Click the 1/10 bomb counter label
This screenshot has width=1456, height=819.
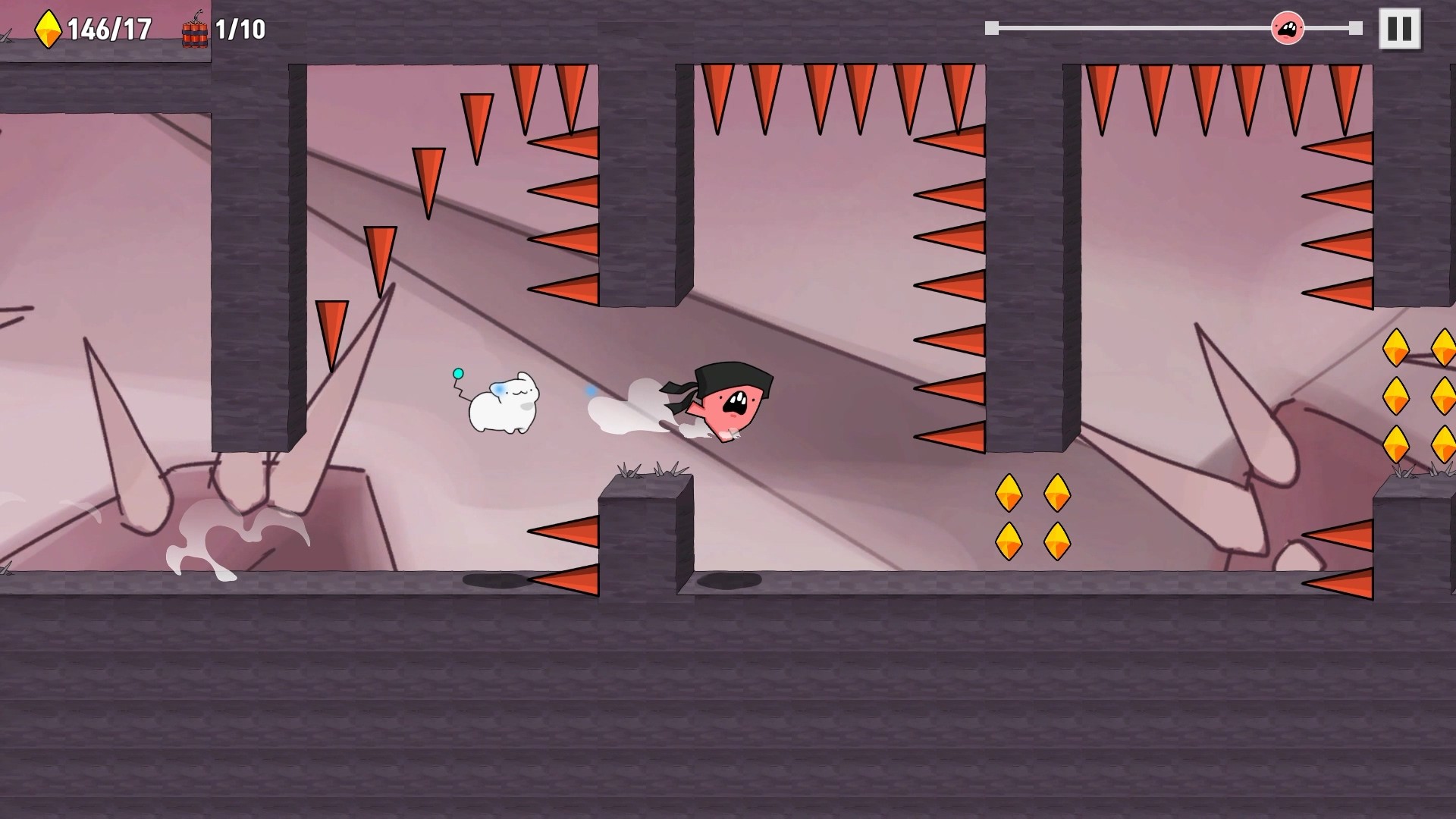point(237,29)
